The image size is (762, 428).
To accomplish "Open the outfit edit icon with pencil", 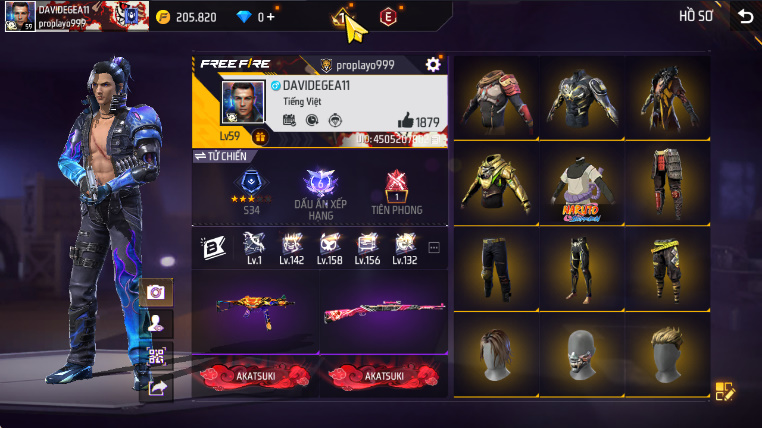I will click(725, 391).
